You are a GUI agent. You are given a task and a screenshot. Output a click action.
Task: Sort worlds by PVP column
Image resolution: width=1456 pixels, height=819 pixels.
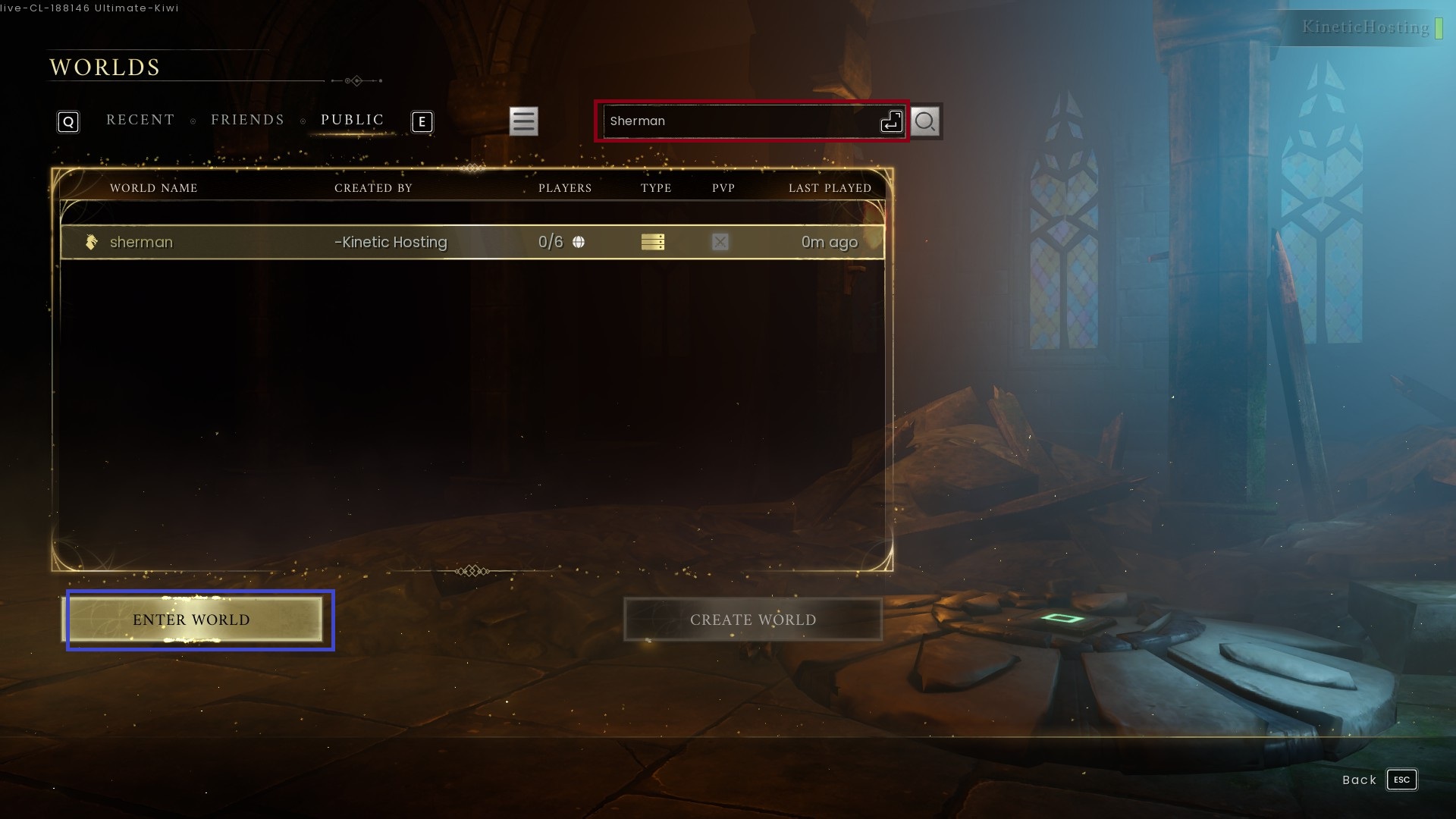[x=723, y=188]
